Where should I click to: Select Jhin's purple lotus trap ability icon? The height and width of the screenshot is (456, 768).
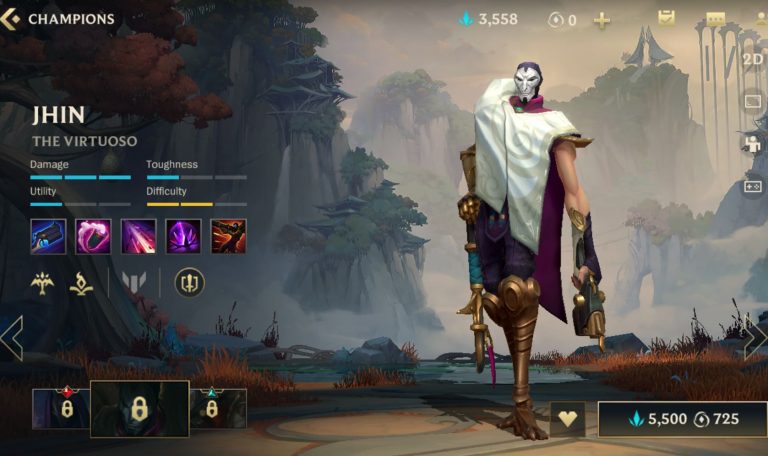point(183,236)
